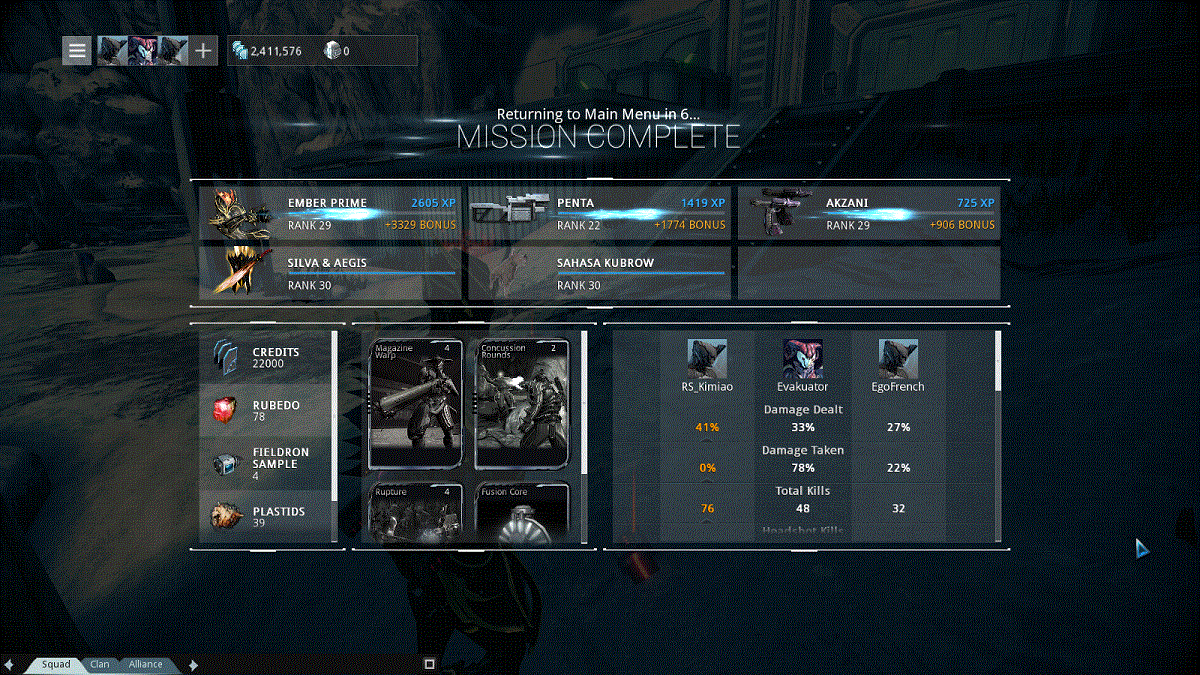
Task: Switch to the Alliance chat tab
Action: tap(145, 664)
